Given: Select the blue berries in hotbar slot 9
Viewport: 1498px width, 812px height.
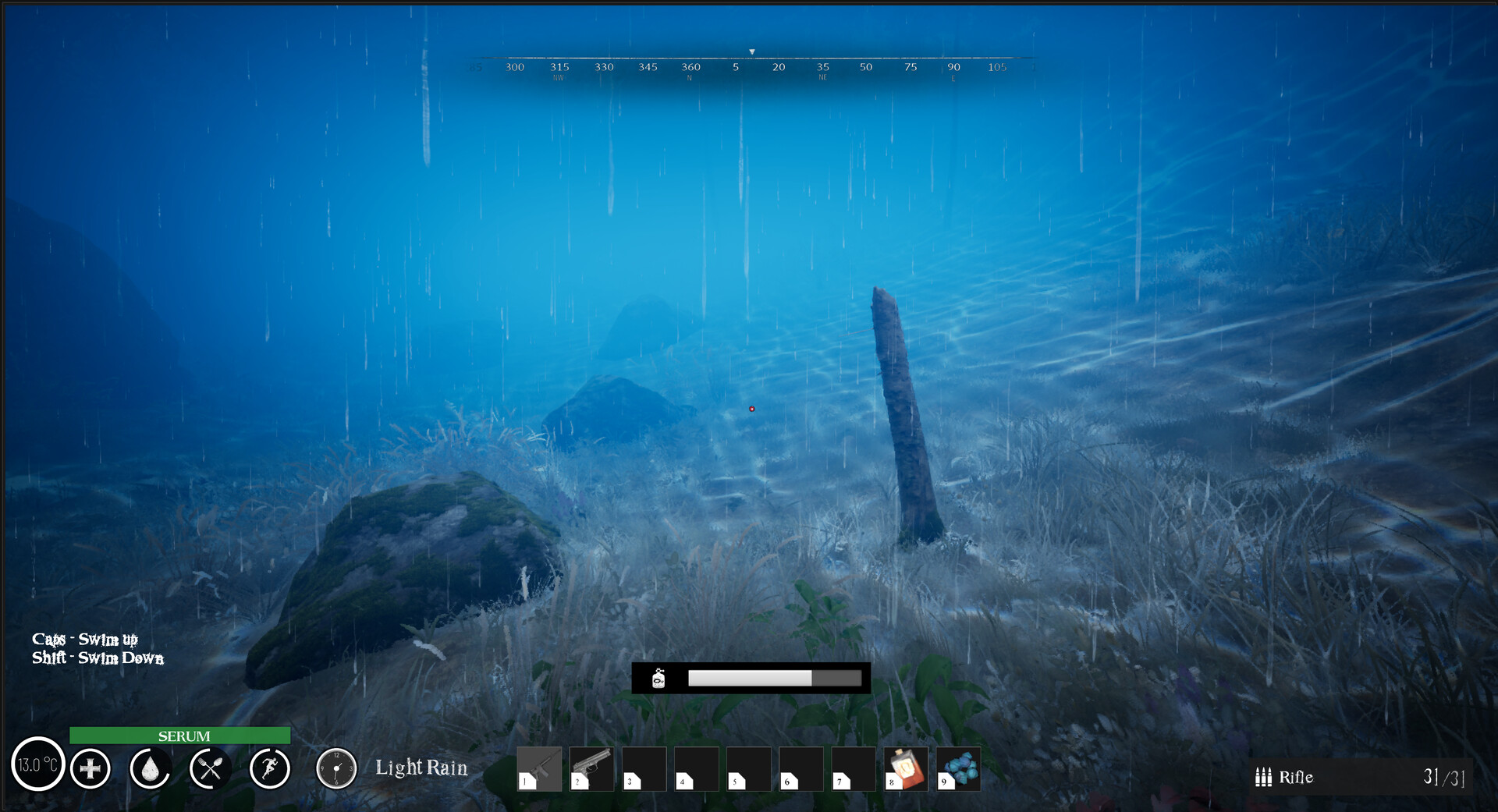Looking at the screenshot, I should point(960,768).
